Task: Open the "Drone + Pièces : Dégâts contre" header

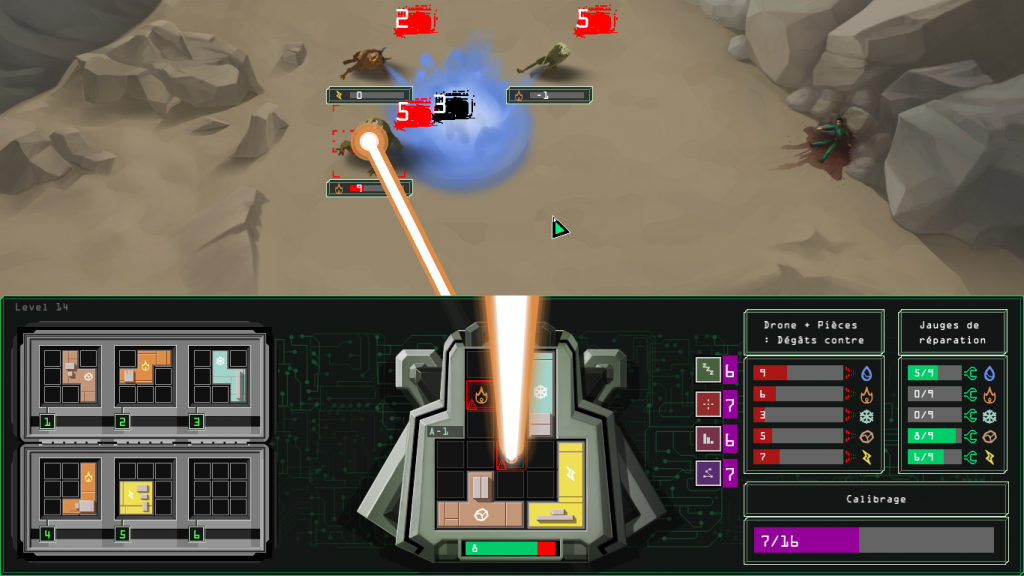Action: click(813, 332)
